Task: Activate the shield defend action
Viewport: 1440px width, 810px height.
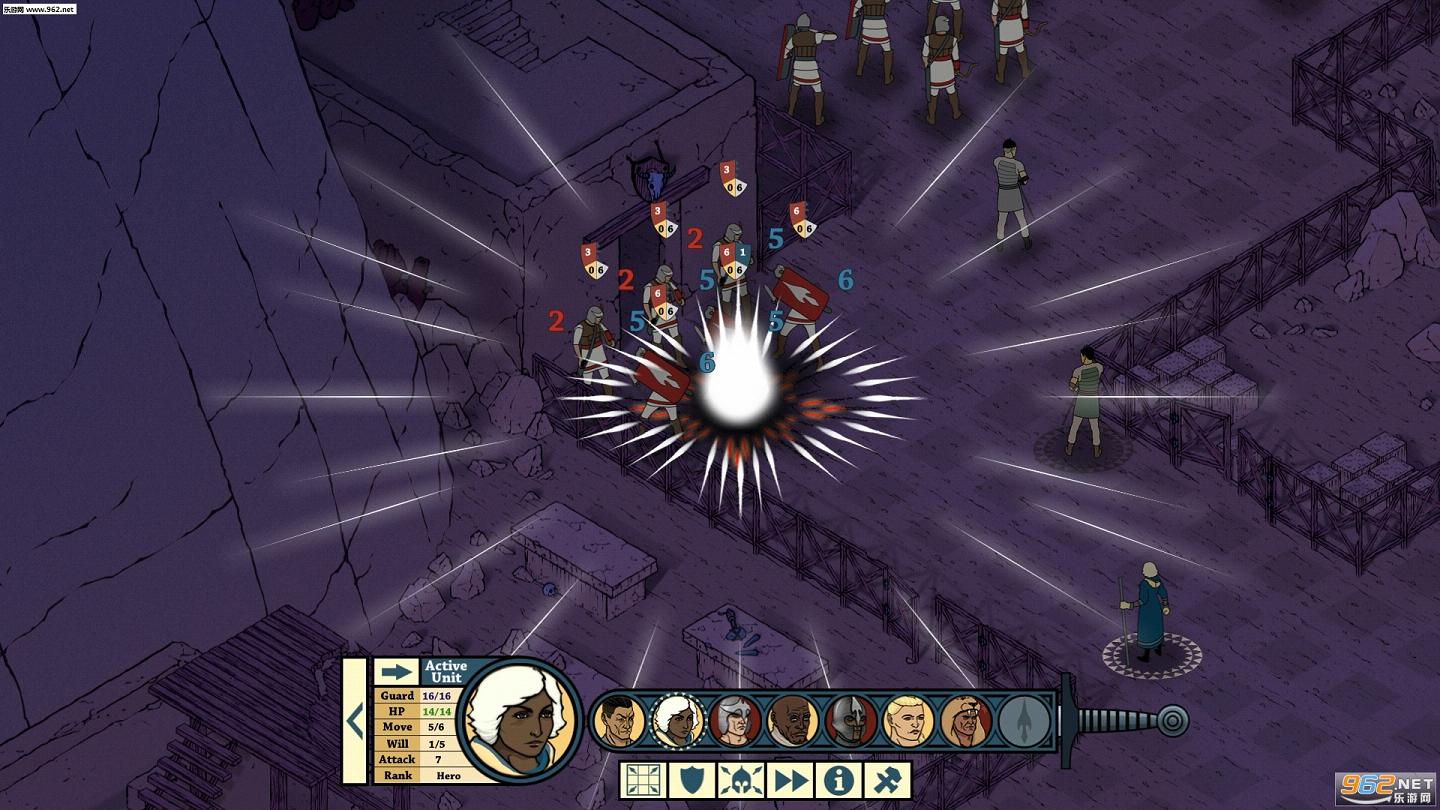Action: tap(692, 780)
